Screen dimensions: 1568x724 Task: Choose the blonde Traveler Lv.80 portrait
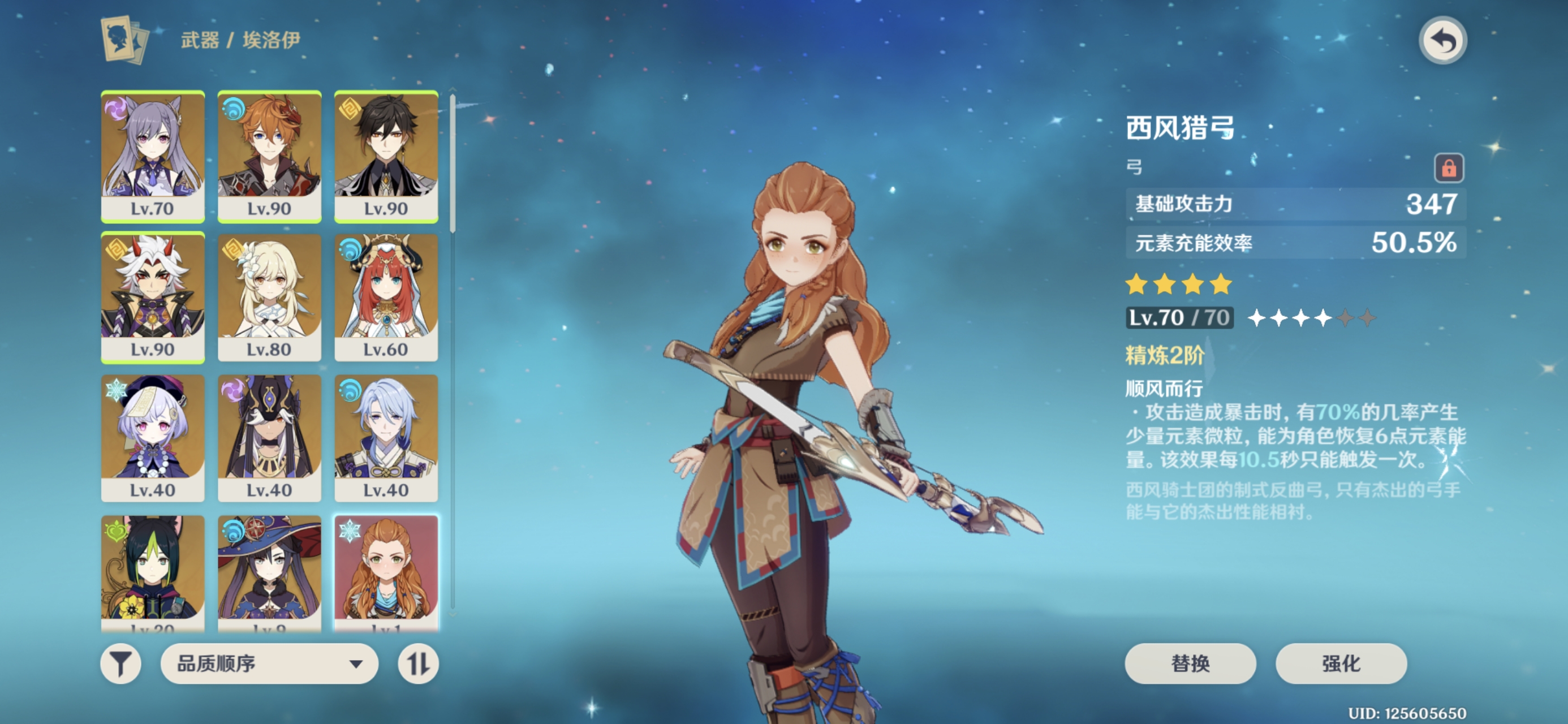[269, 298]
